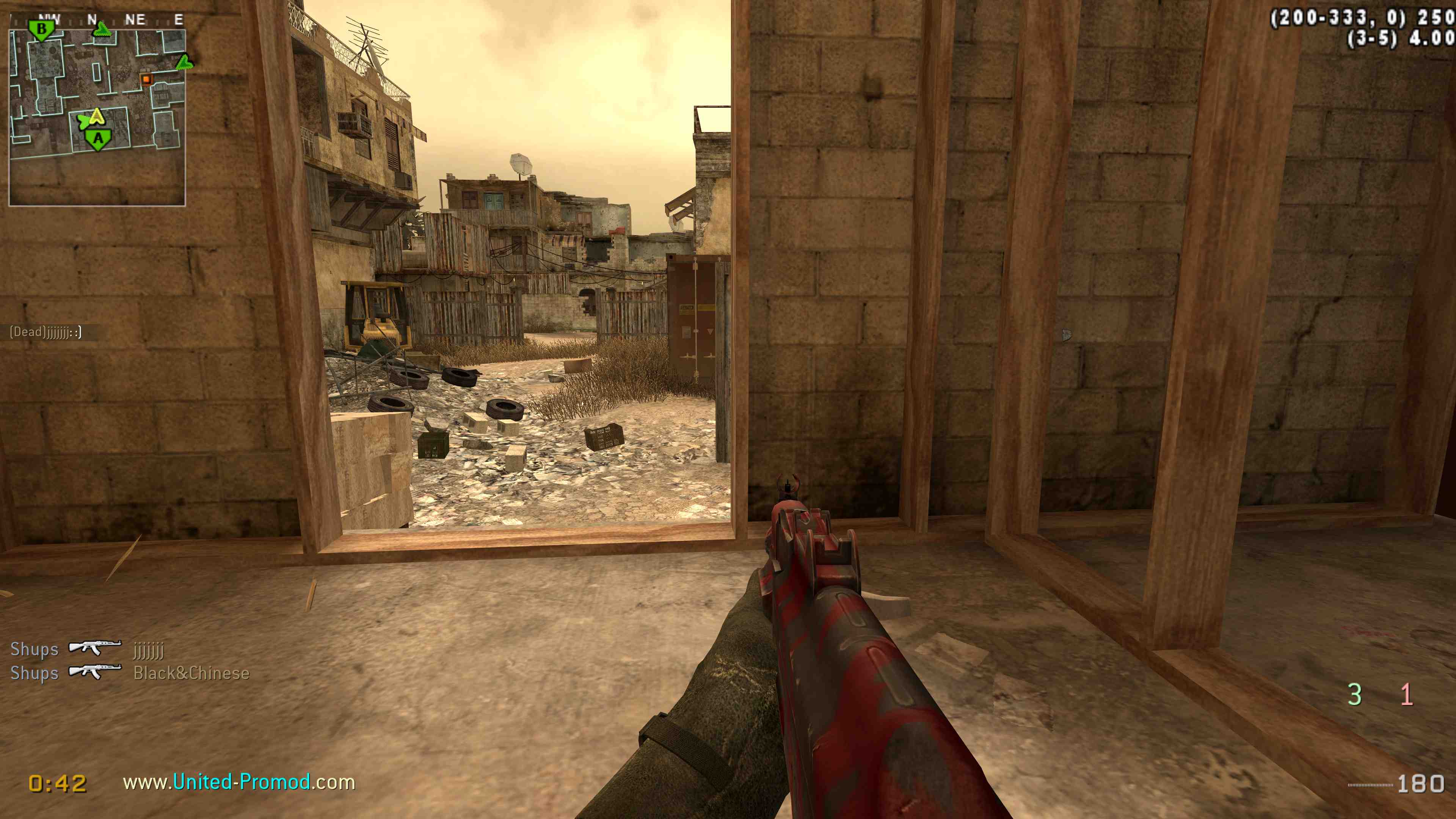This screenshot has height=819, width=1456.
Task: Open the www.United-Promod.com link
Action: pos(239,782)
